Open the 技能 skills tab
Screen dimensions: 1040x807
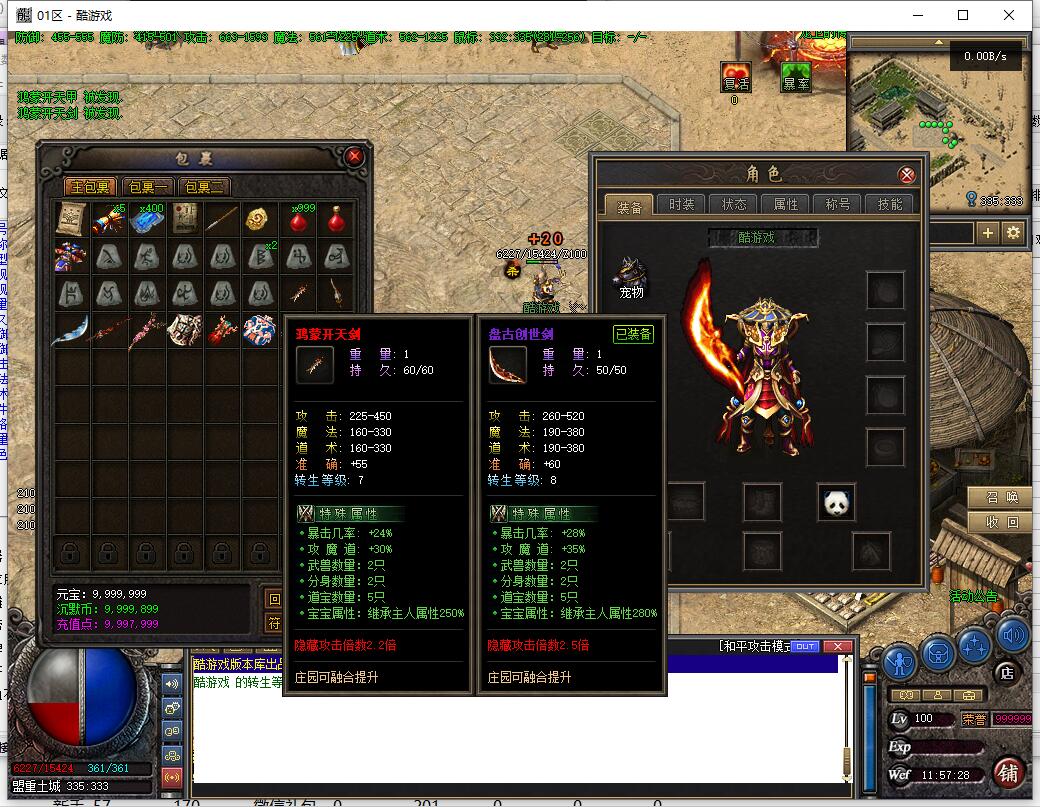(890, 204)
